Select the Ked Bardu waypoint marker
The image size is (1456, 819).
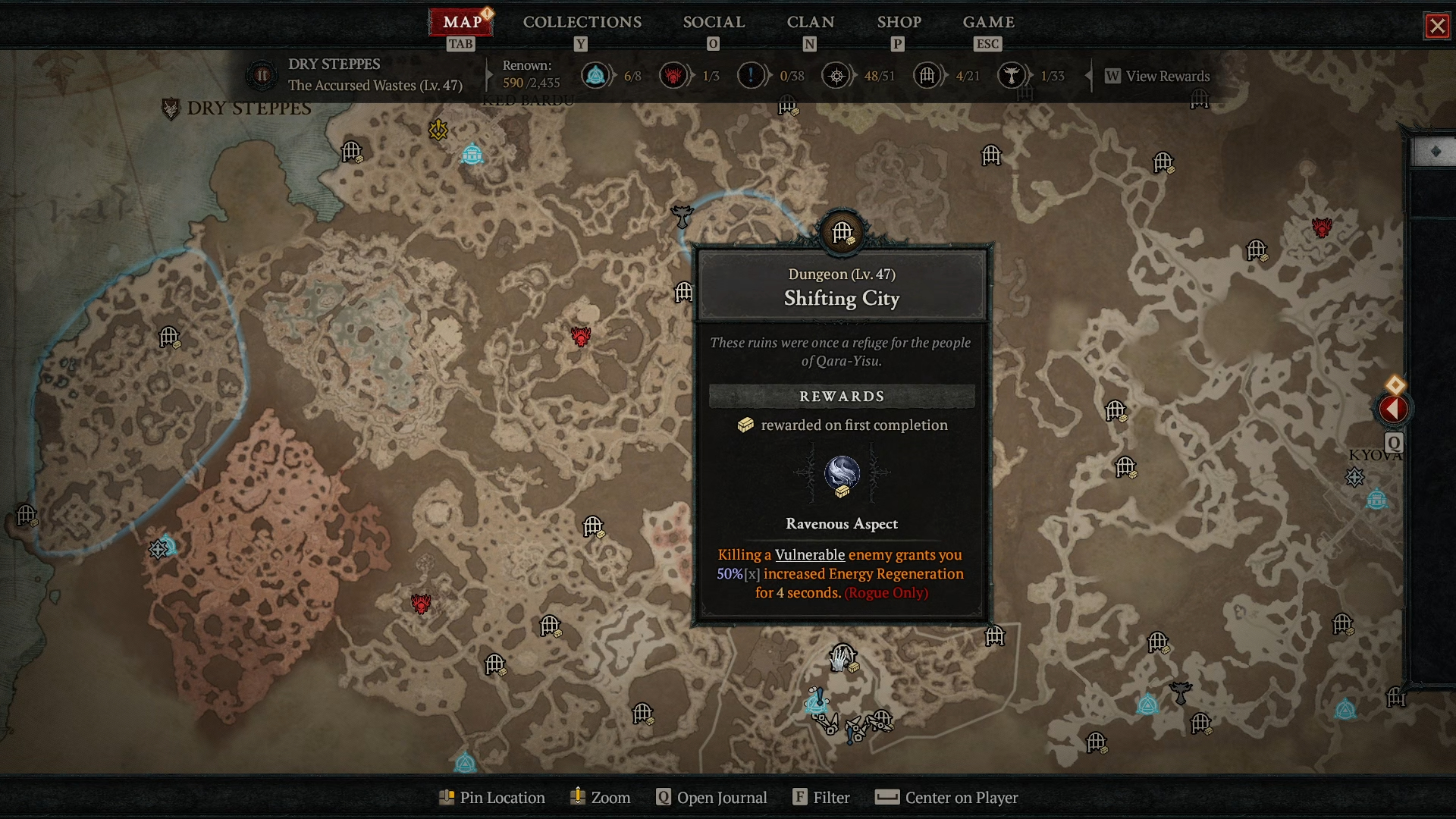click(472, 154)
